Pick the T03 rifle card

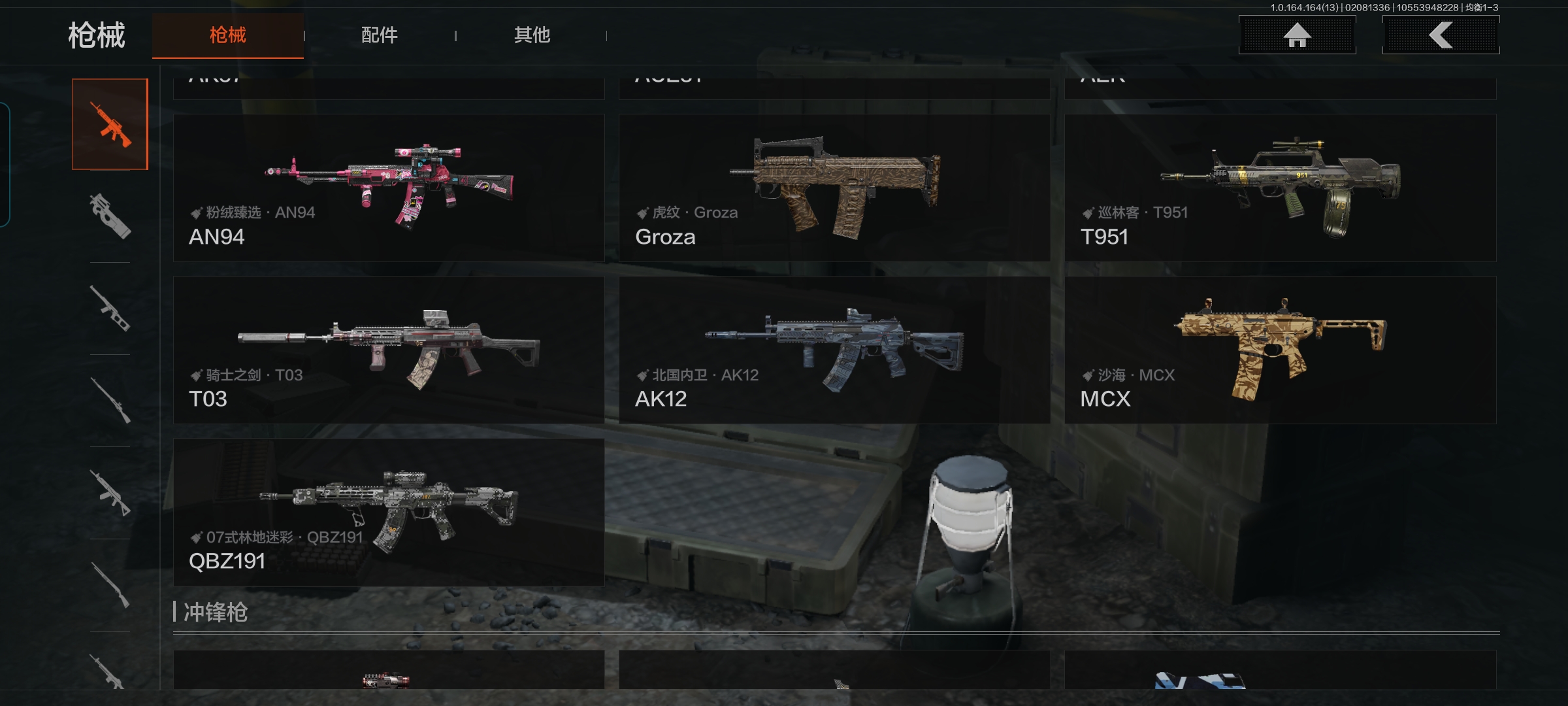pyautogui.click(x=389, y=350)
